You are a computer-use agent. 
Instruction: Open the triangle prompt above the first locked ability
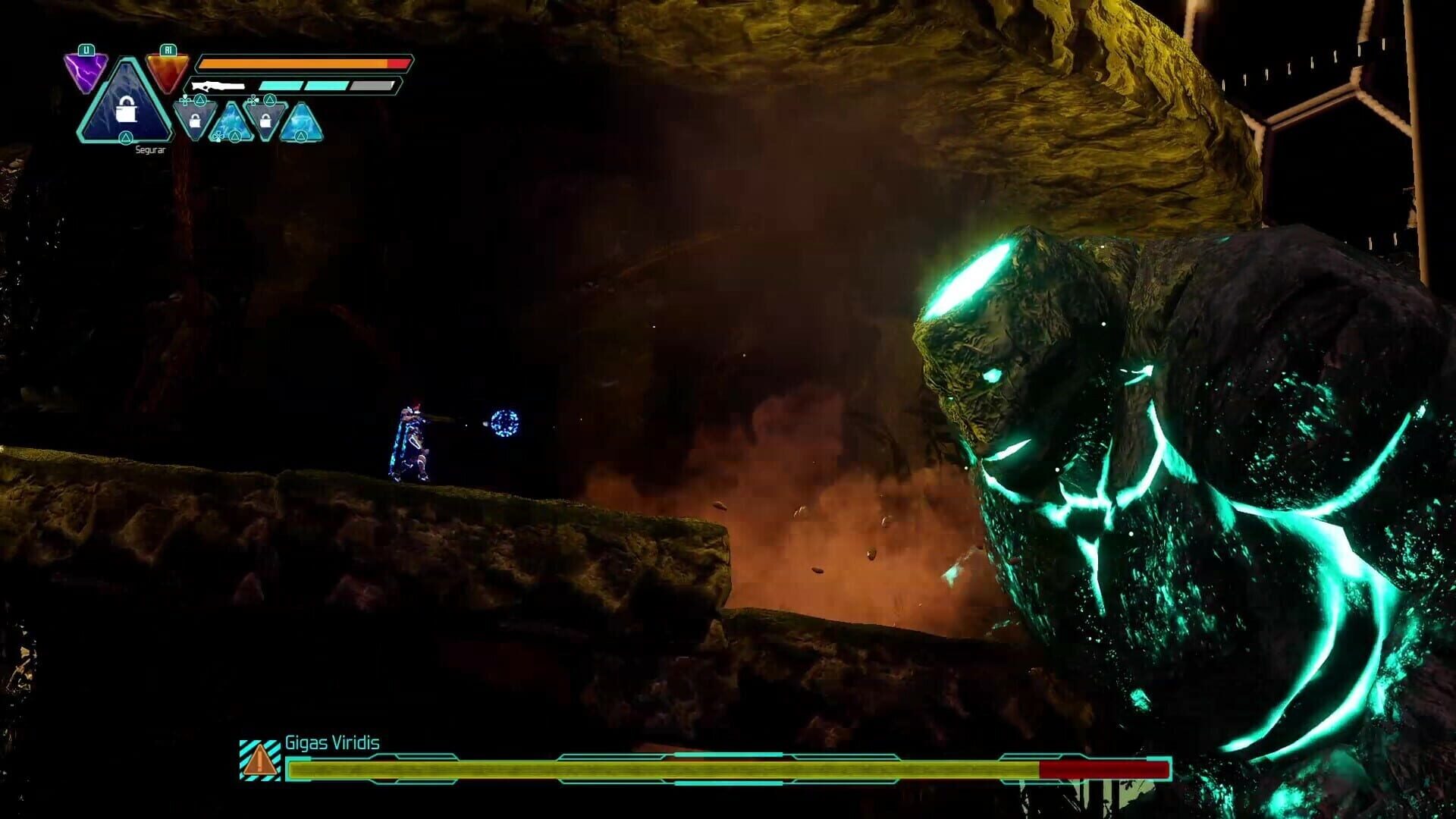tap(200, 99)
